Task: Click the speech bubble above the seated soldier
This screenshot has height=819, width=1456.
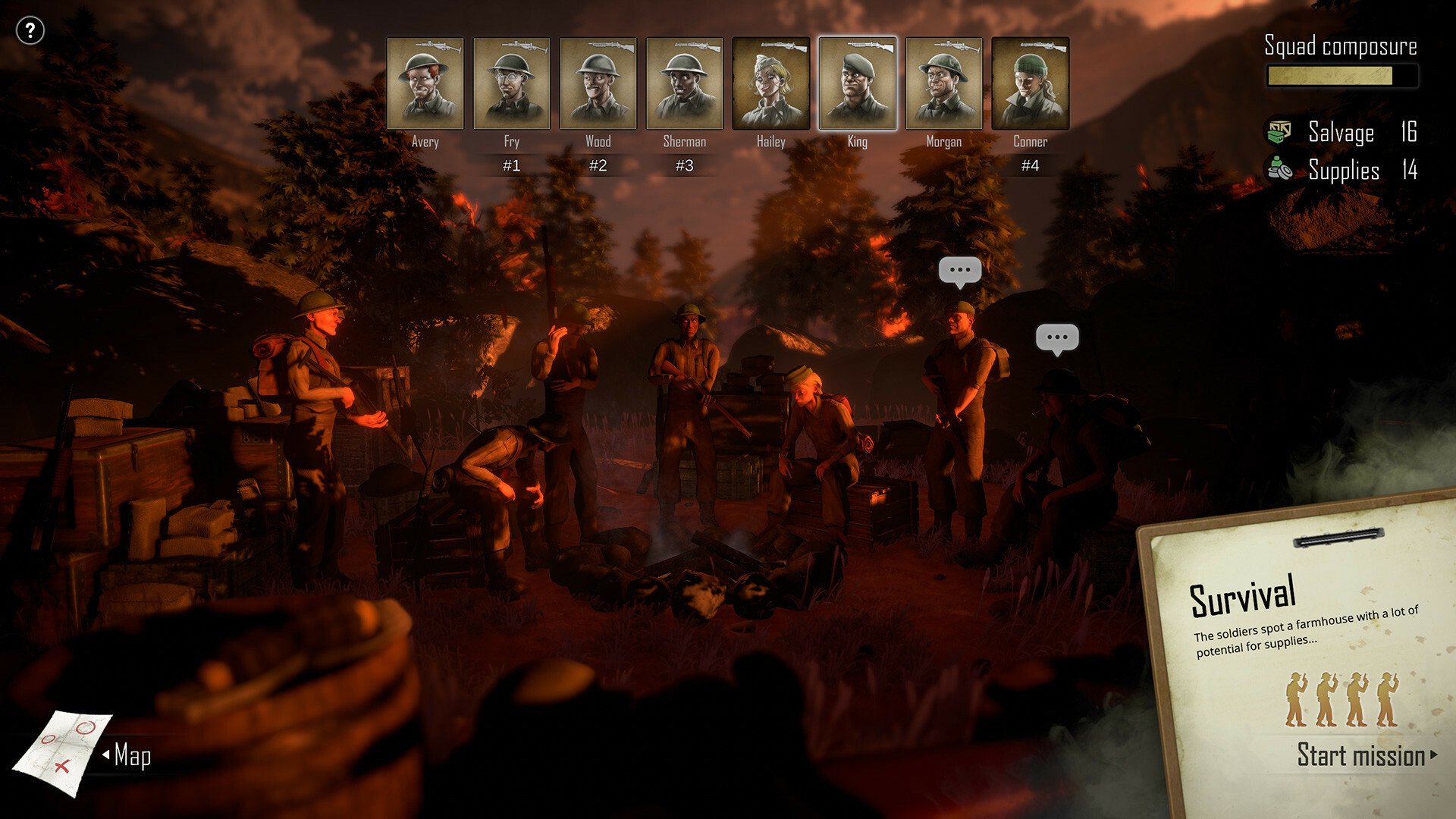Action: tap(1057, 338)
